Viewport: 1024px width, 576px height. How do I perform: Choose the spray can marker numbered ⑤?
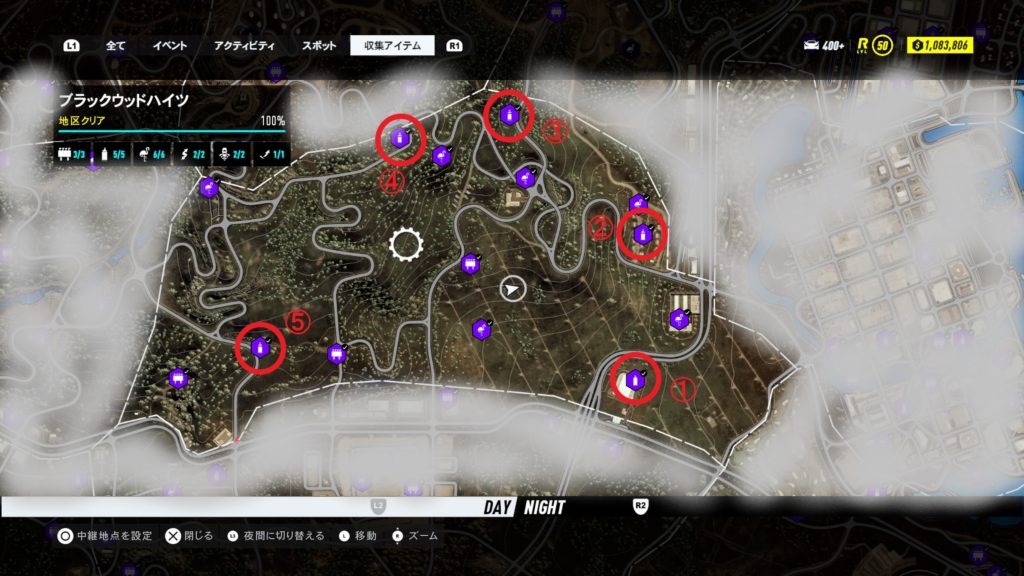pyautogui.click(x=260, y=347)
